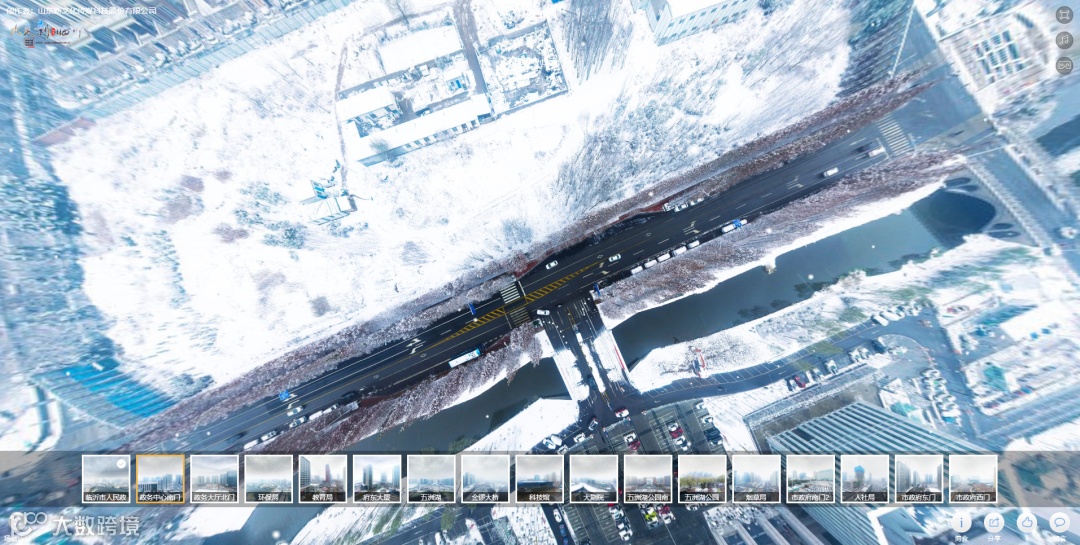Select the 五洲湖公园南 scene
This screenshot has width=1080, height=545.
[648, 477]
